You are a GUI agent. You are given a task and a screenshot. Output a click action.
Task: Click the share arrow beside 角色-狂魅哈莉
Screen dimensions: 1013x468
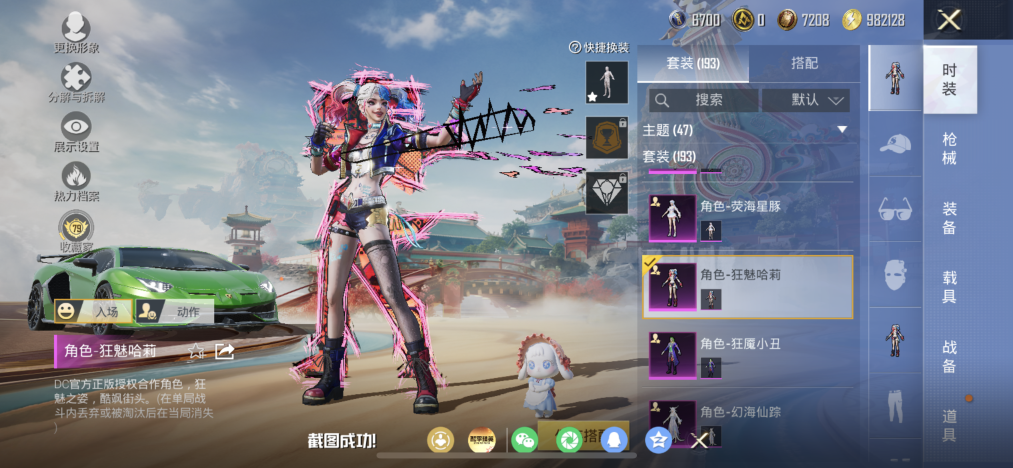(x=225, y=351)
